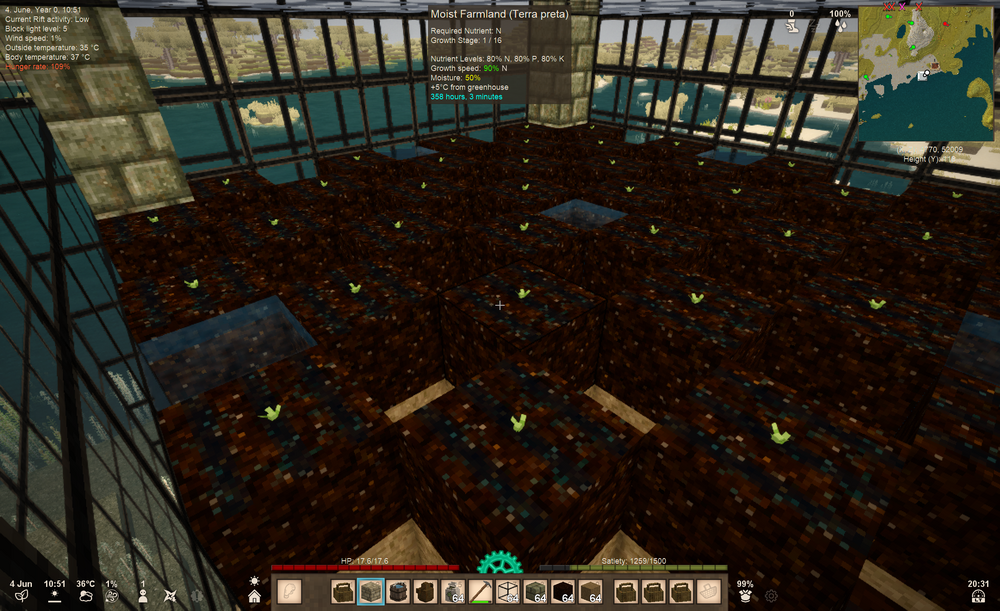Open the online players icon
This screenshot has width=1000, height=611.
pyautogui.click(x=143, y=596)
